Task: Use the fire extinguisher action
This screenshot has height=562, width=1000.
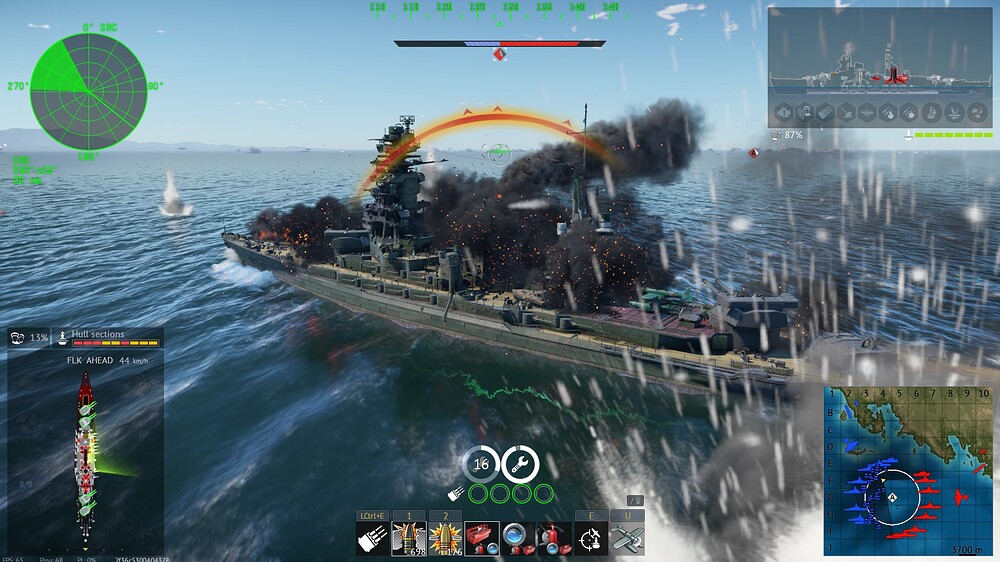Action: click(554, 537)
